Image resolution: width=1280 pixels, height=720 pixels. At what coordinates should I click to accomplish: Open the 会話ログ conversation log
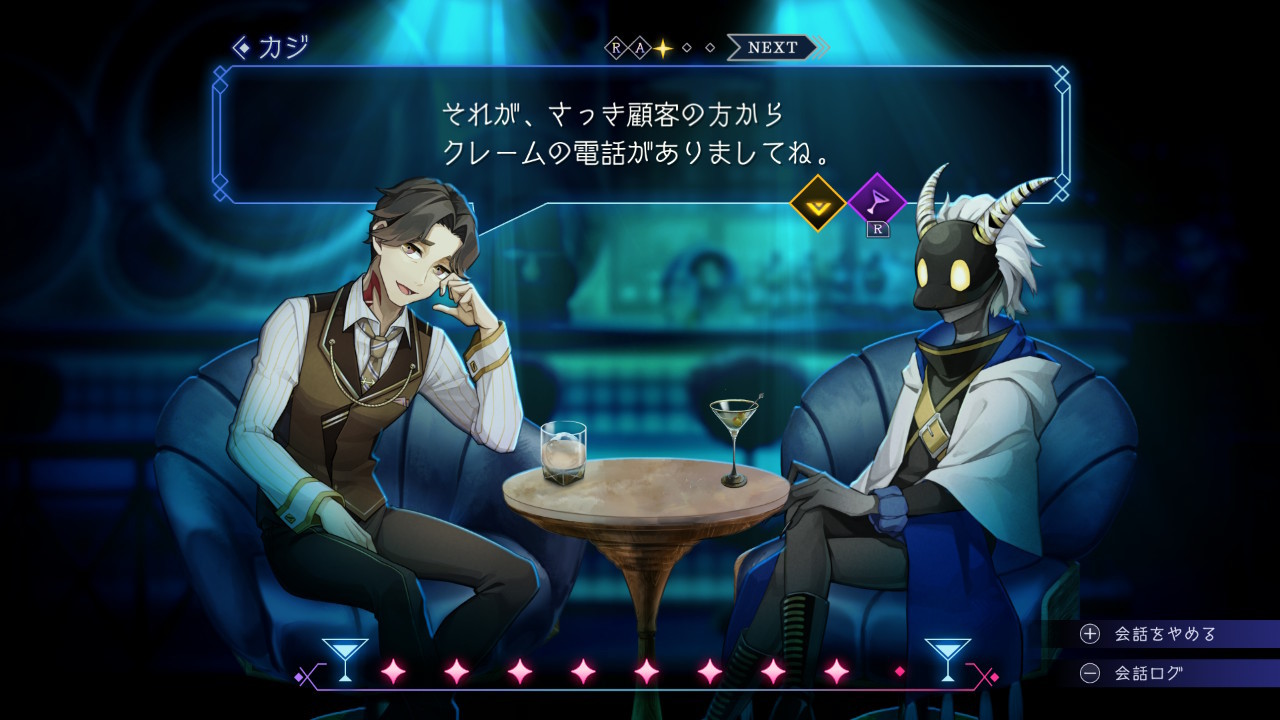1148,673
